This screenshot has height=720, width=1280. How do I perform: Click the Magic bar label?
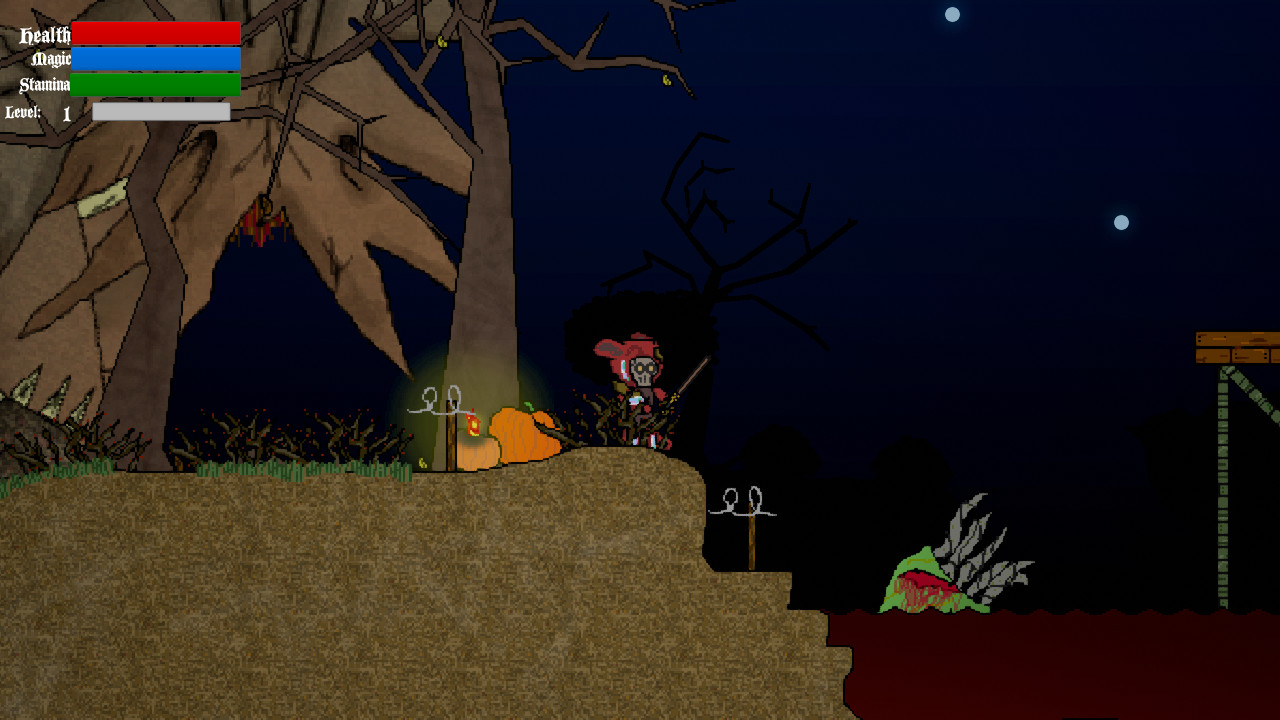tap(52, 59)
